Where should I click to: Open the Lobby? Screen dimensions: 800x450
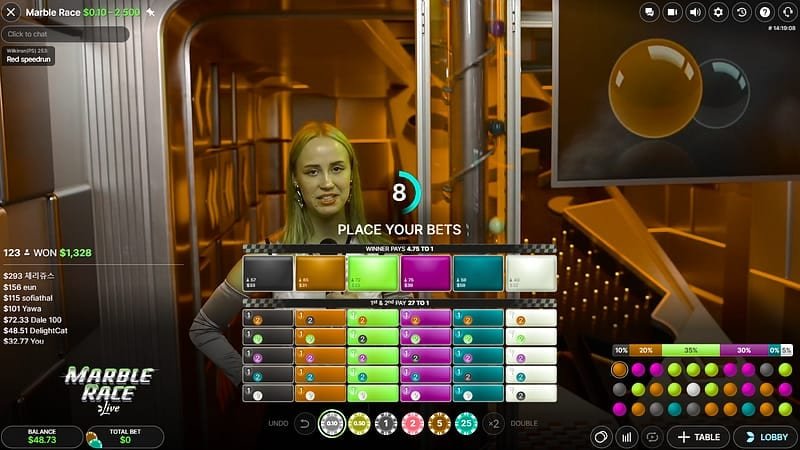(765, 437)
